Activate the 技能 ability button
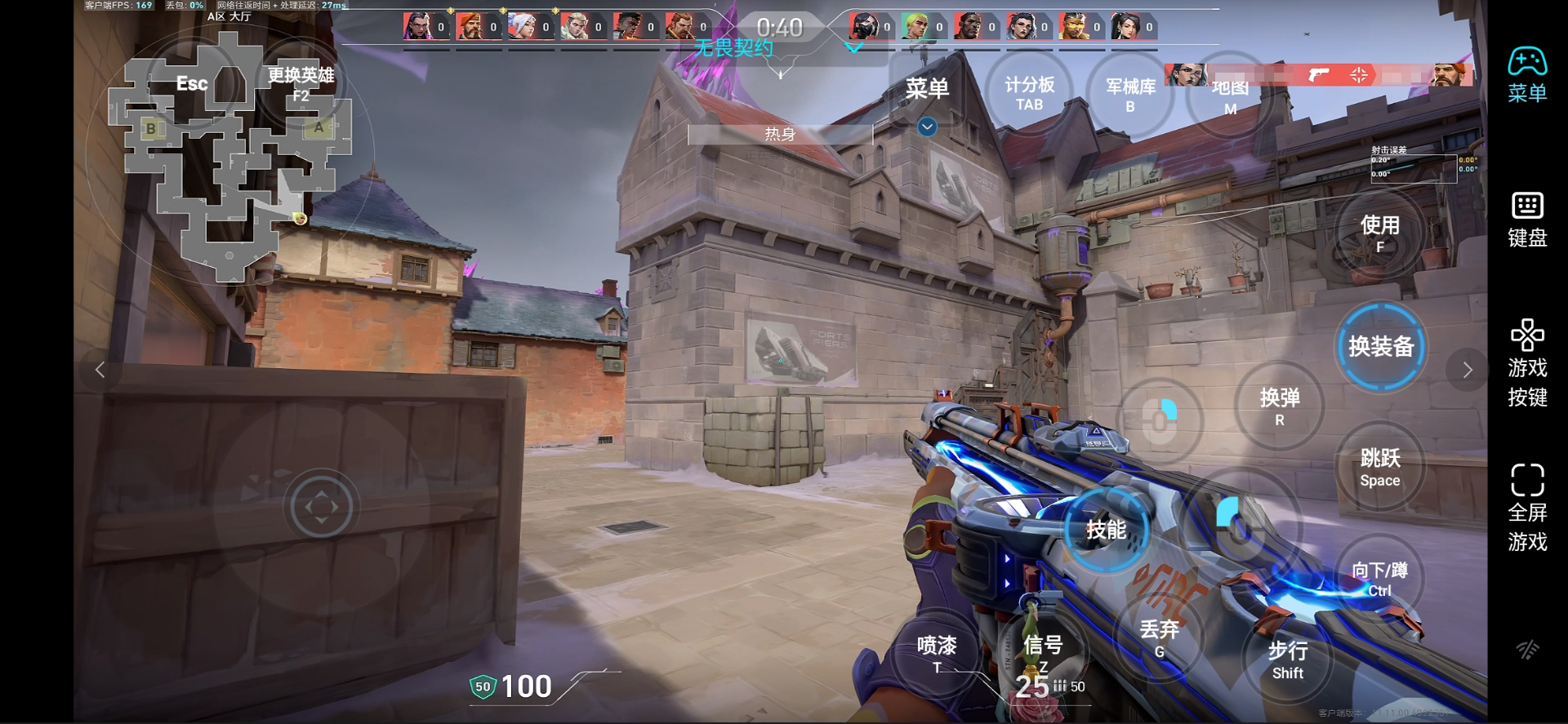Viewport: 1568px width, 724px height. (x=1107, y=531)
